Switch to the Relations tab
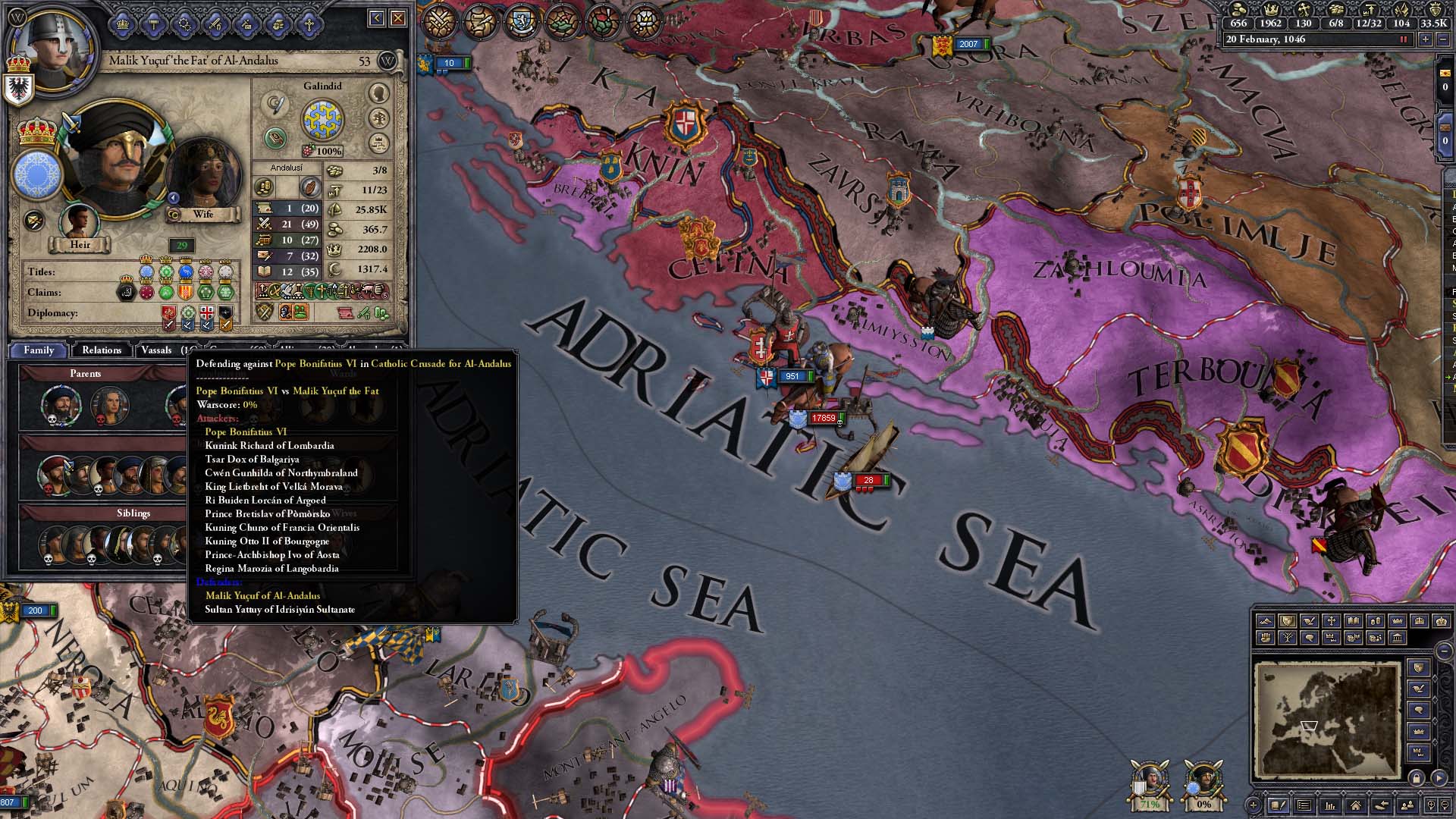The height and width of the screenshot is (819, 1456). click(101, 350)
